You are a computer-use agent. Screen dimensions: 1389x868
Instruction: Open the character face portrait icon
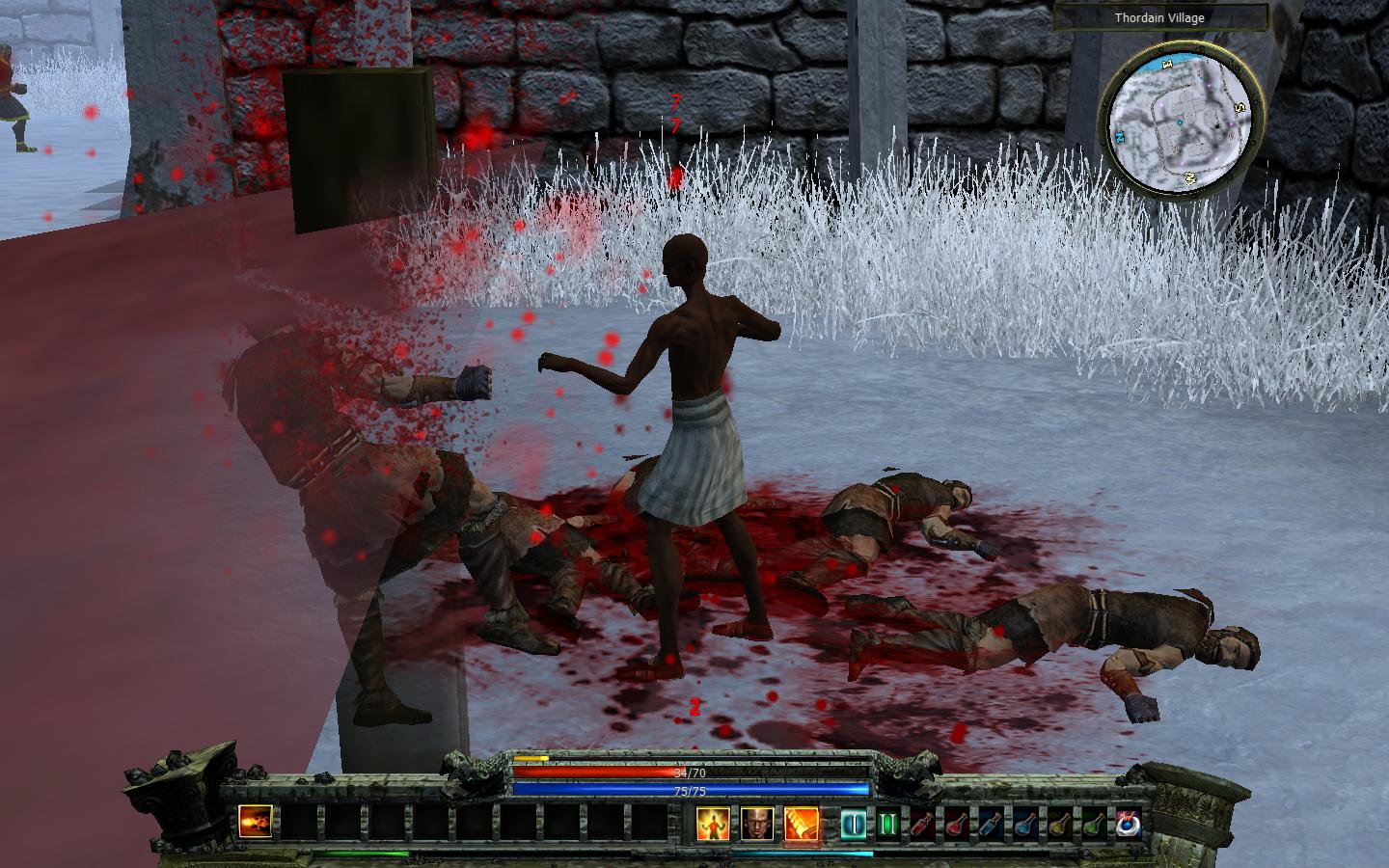point(757,824)
